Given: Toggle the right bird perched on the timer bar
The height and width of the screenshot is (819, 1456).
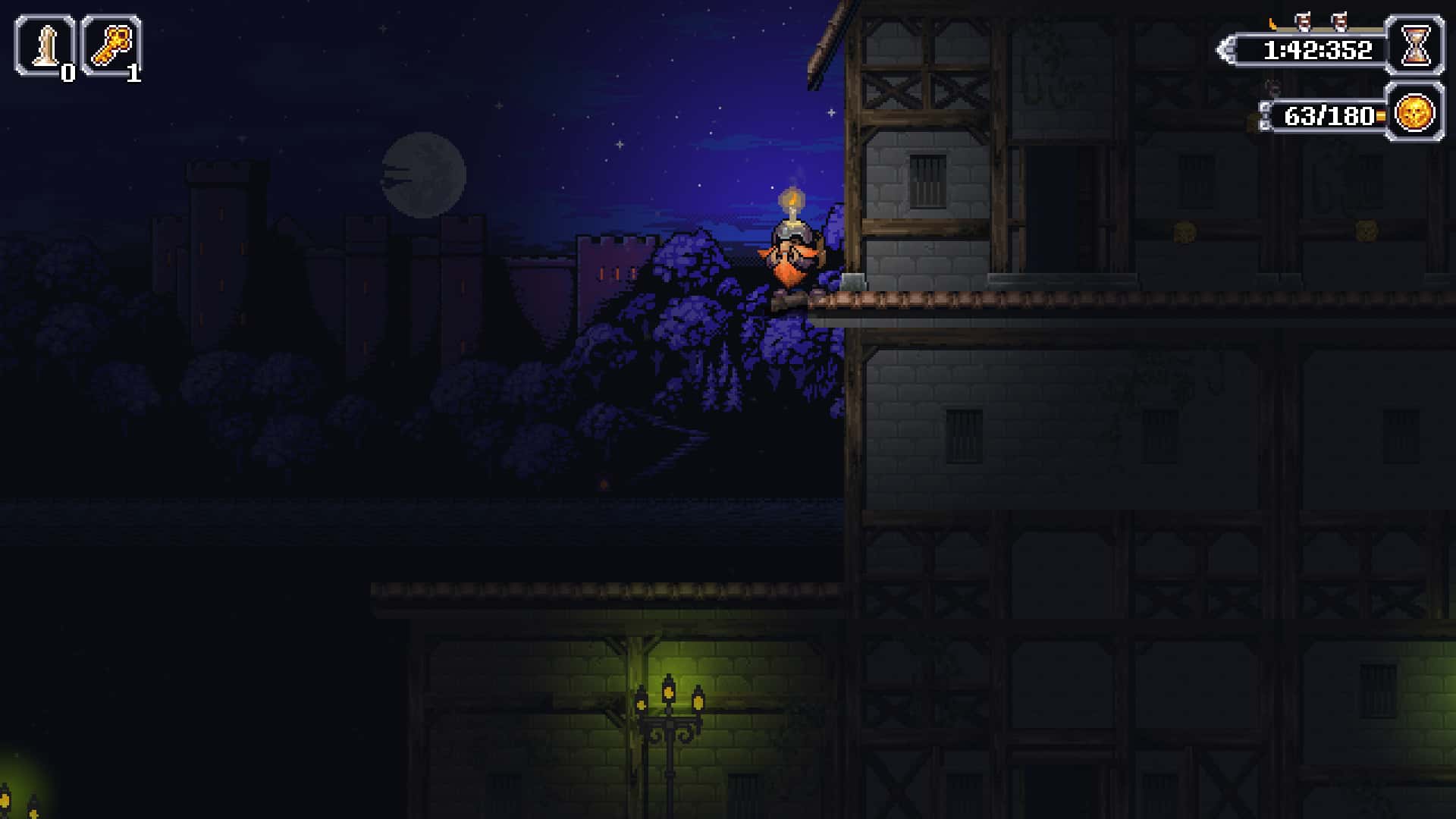Looking at the screenshot, I should point(1340,20).
